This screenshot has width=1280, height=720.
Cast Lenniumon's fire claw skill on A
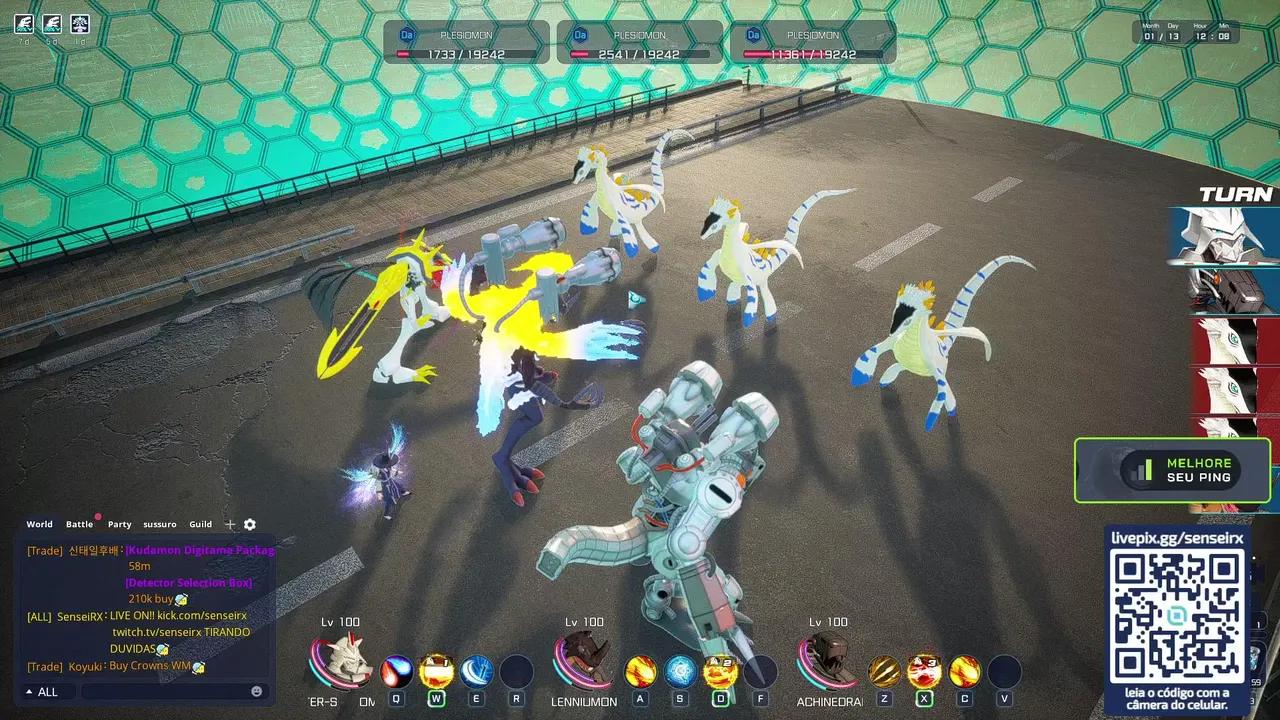(x=641, y=670)
